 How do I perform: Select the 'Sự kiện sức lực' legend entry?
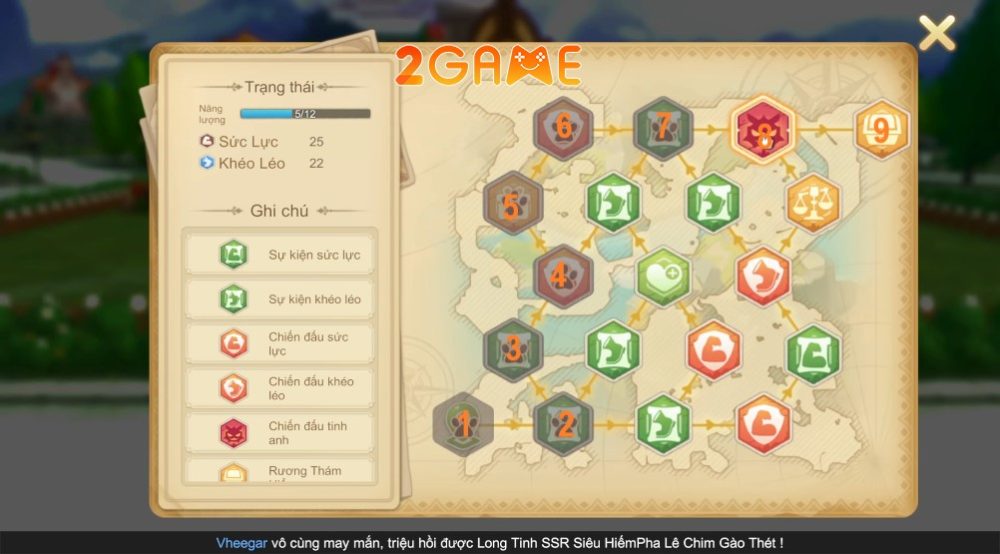point(279,255)
